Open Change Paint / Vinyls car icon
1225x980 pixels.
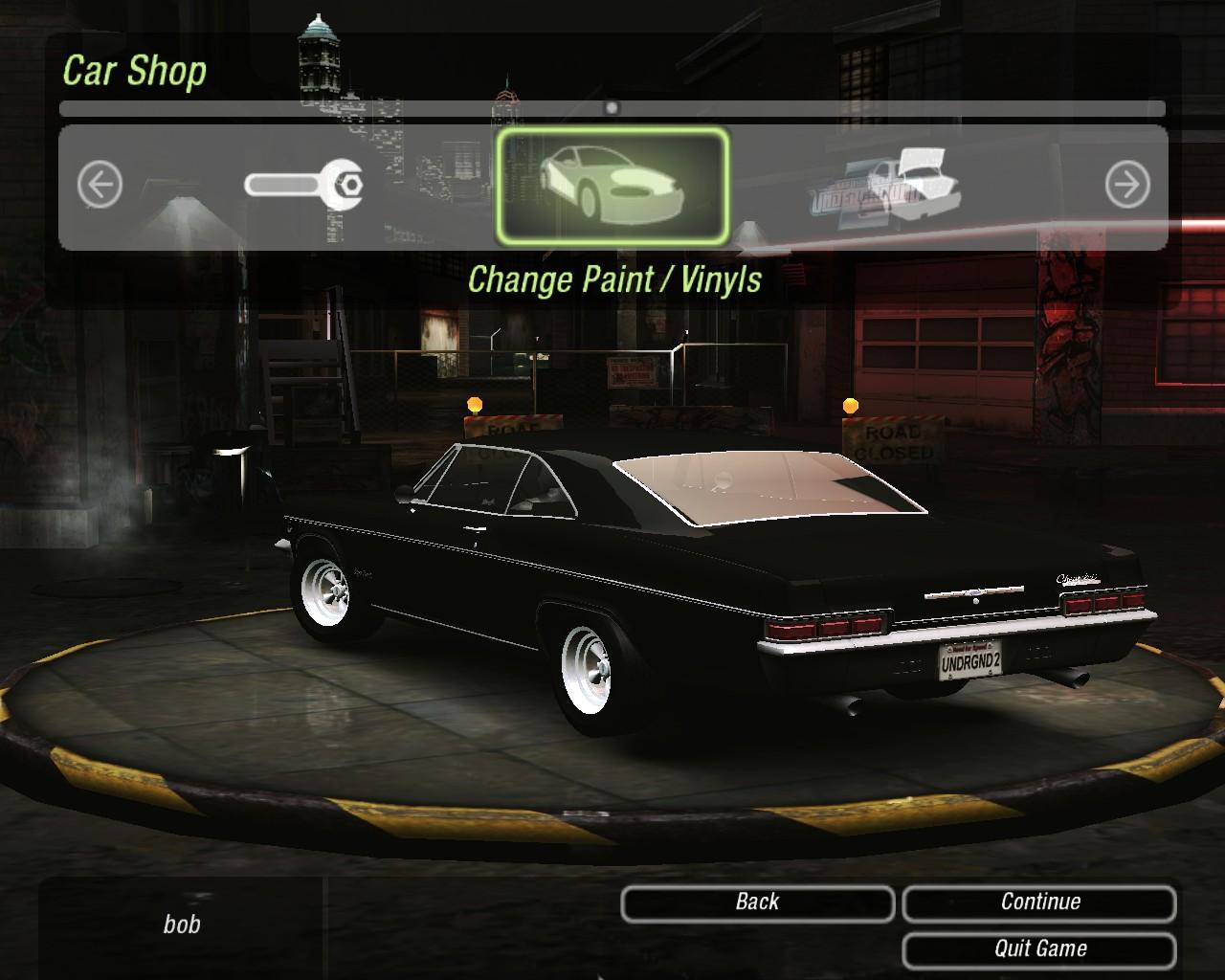click(612, 187)
